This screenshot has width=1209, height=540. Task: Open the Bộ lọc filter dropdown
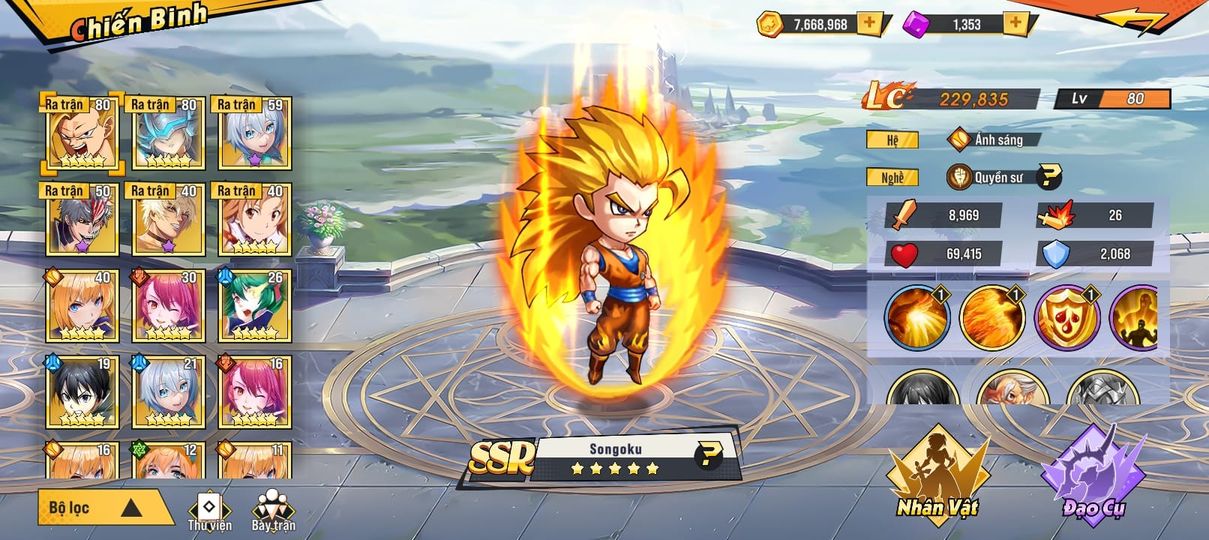105,507
